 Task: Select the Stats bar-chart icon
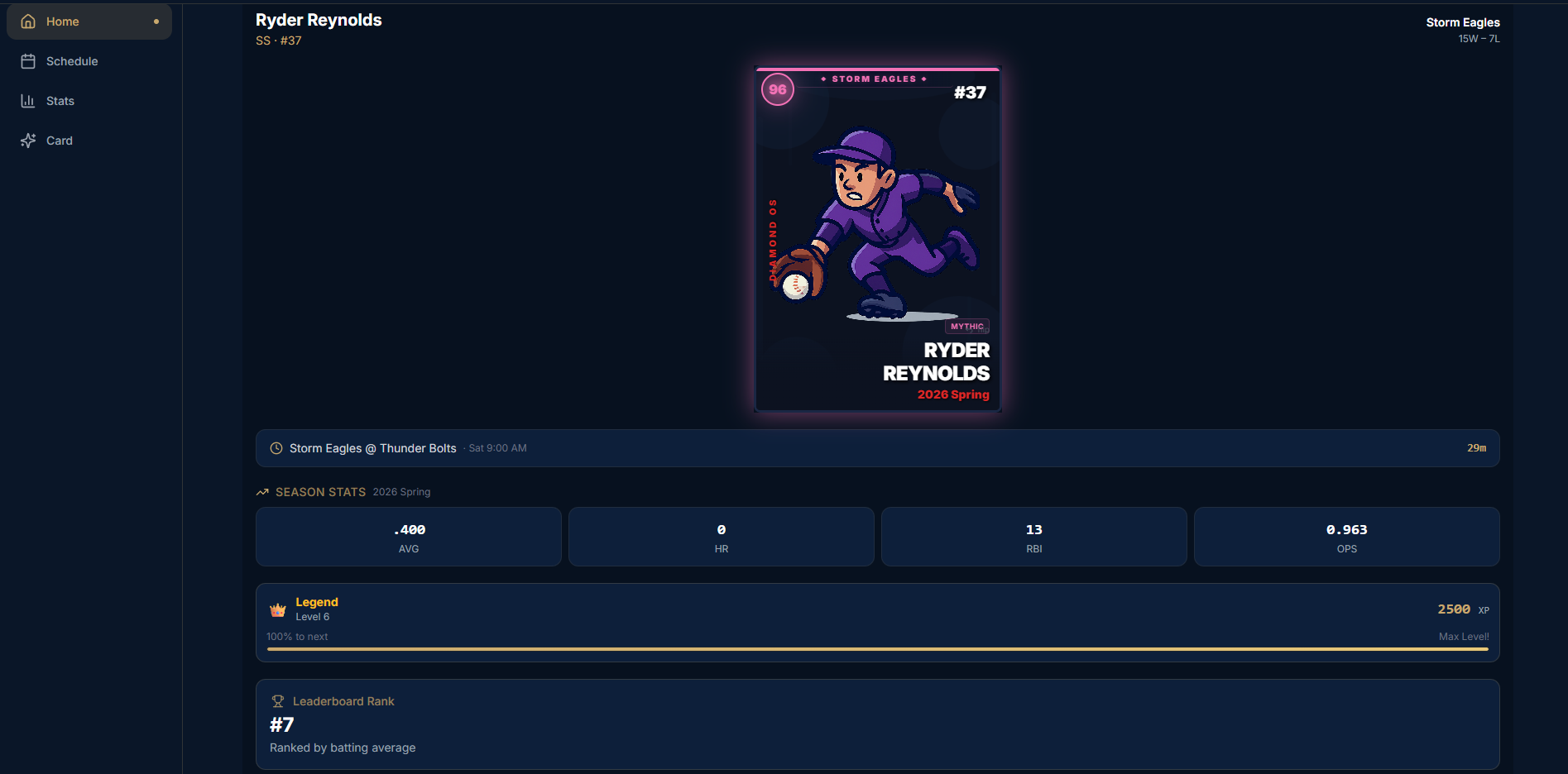click(27, 100)
